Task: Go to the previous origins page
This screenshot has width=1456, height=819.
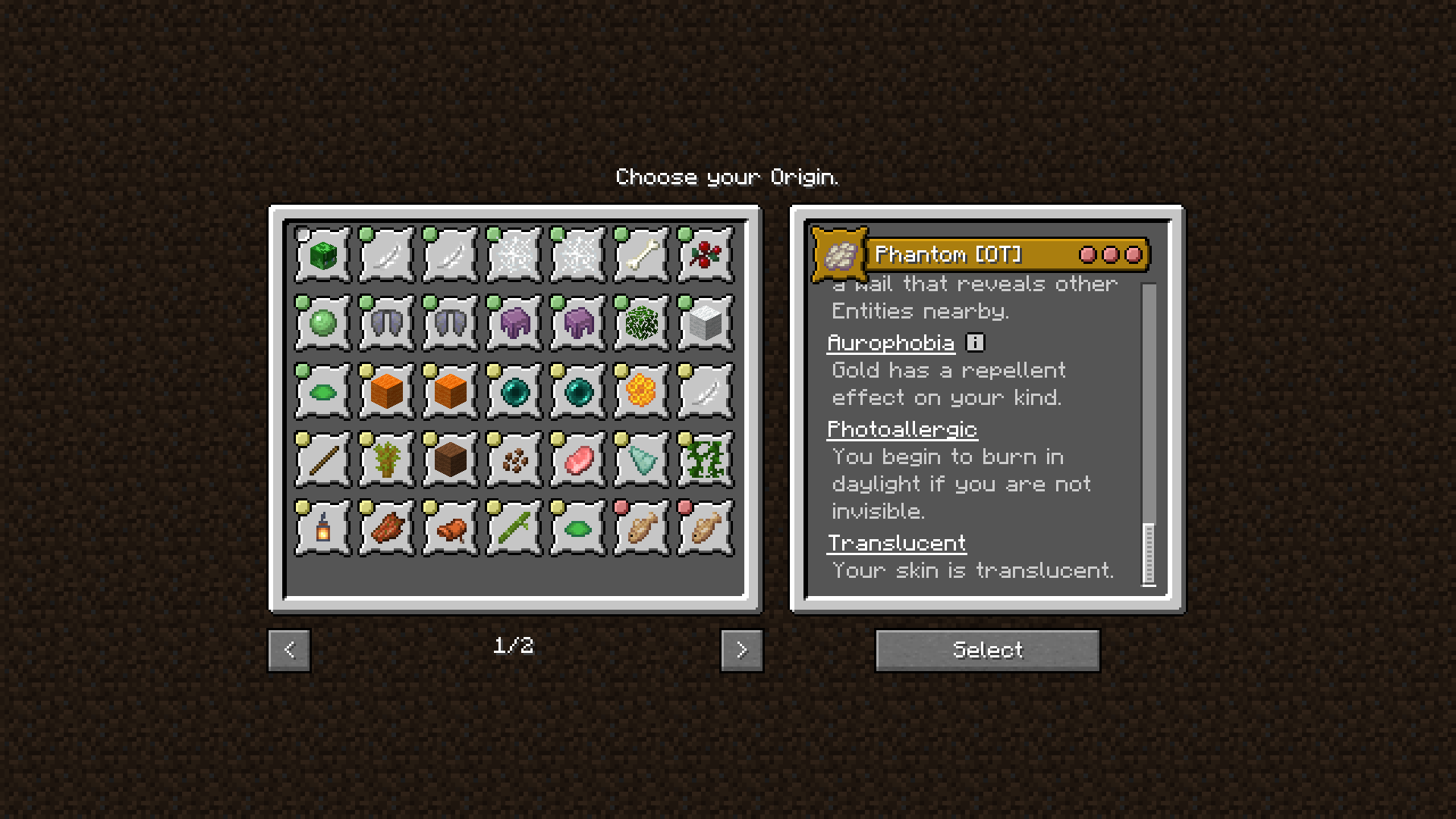Action: (x=289, y=650)
